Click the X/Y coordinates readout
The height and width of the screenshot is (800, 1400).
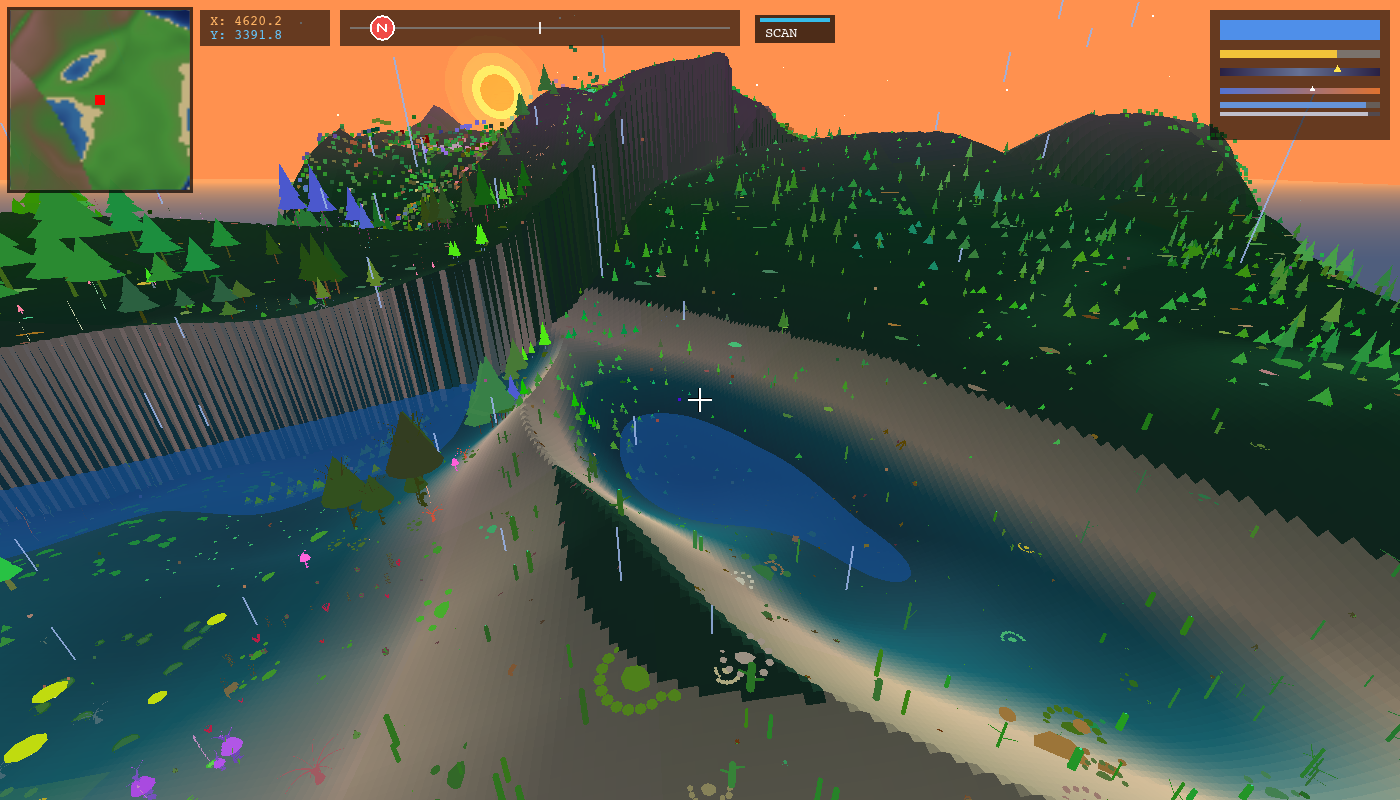tap(264, 27)
